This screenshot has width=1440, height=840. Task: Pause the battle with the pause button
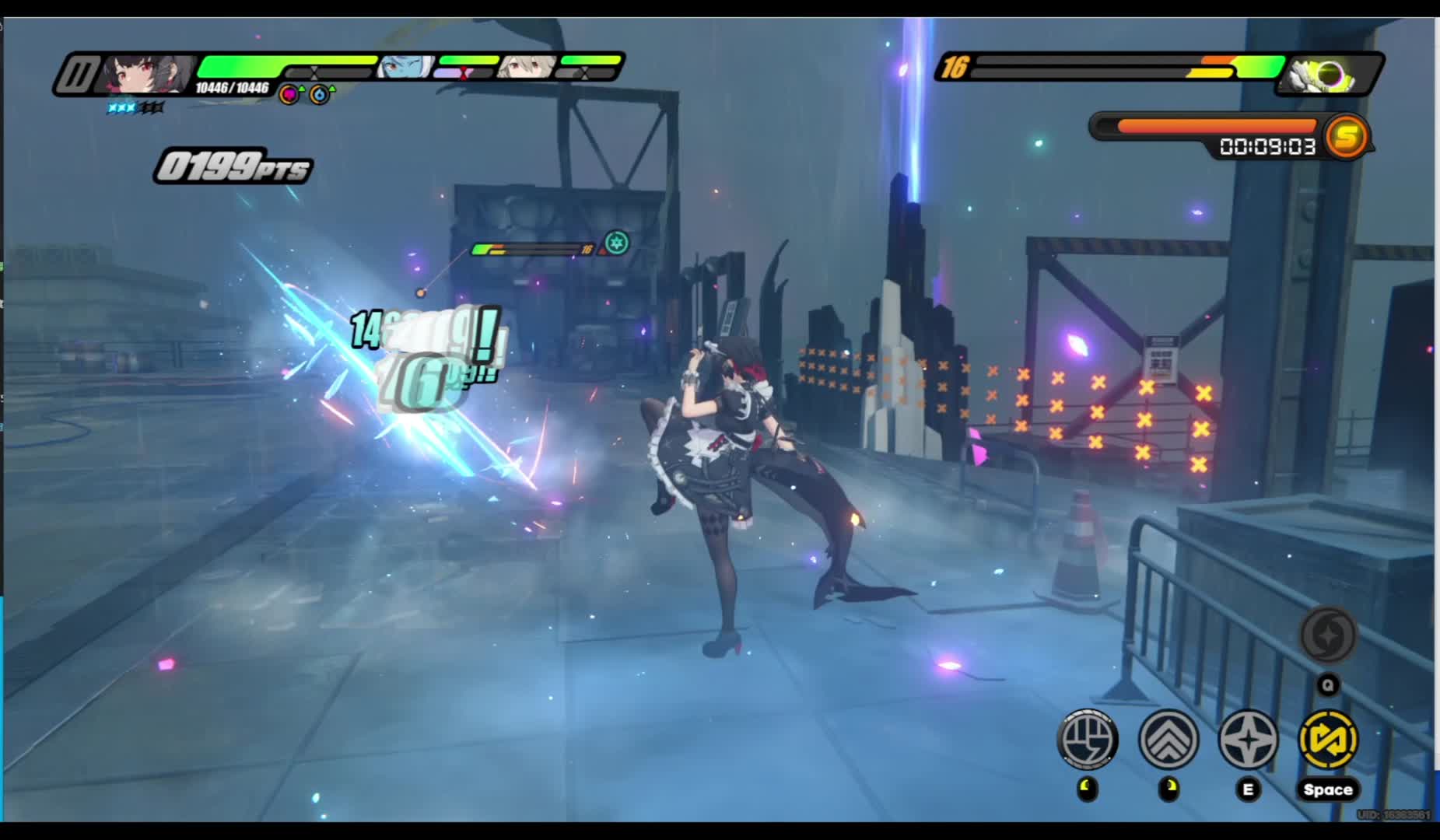click(x=76, y=75)
